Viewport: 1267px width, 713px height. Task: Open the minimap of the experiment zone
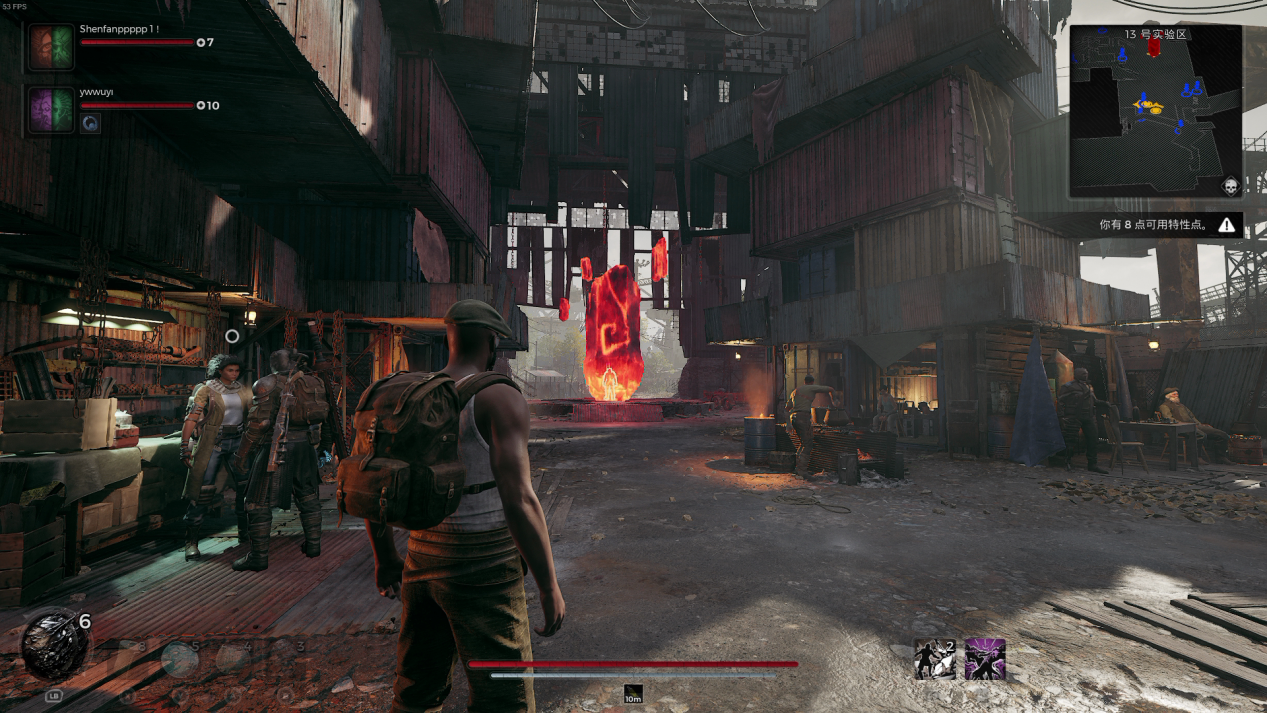point(1155,110)
